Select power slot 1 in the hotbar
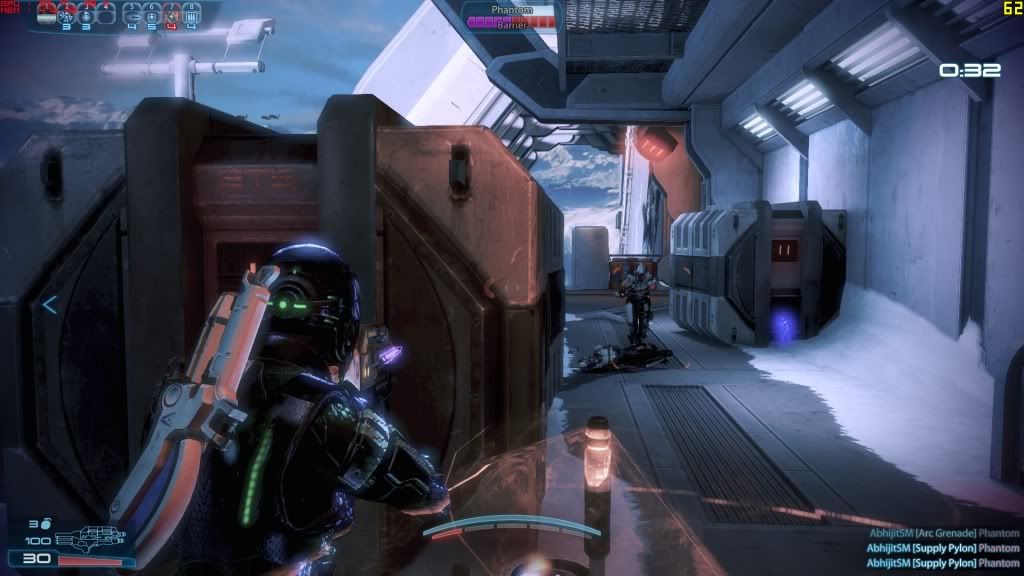Viewport: 1024px width, 576px height. click(47, 14)
